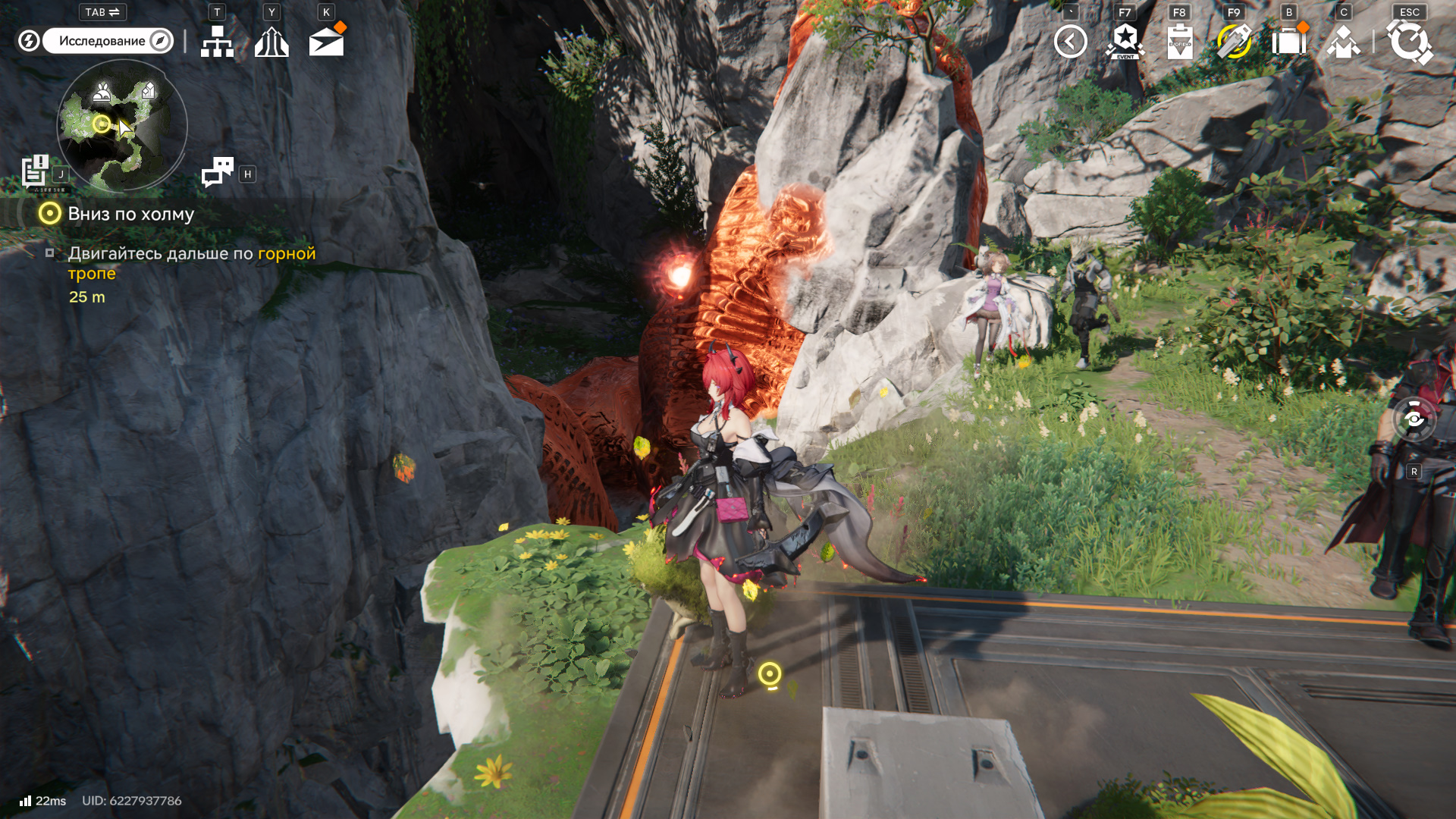Open the triple-arrow upgrade icon

click(271, 42)
